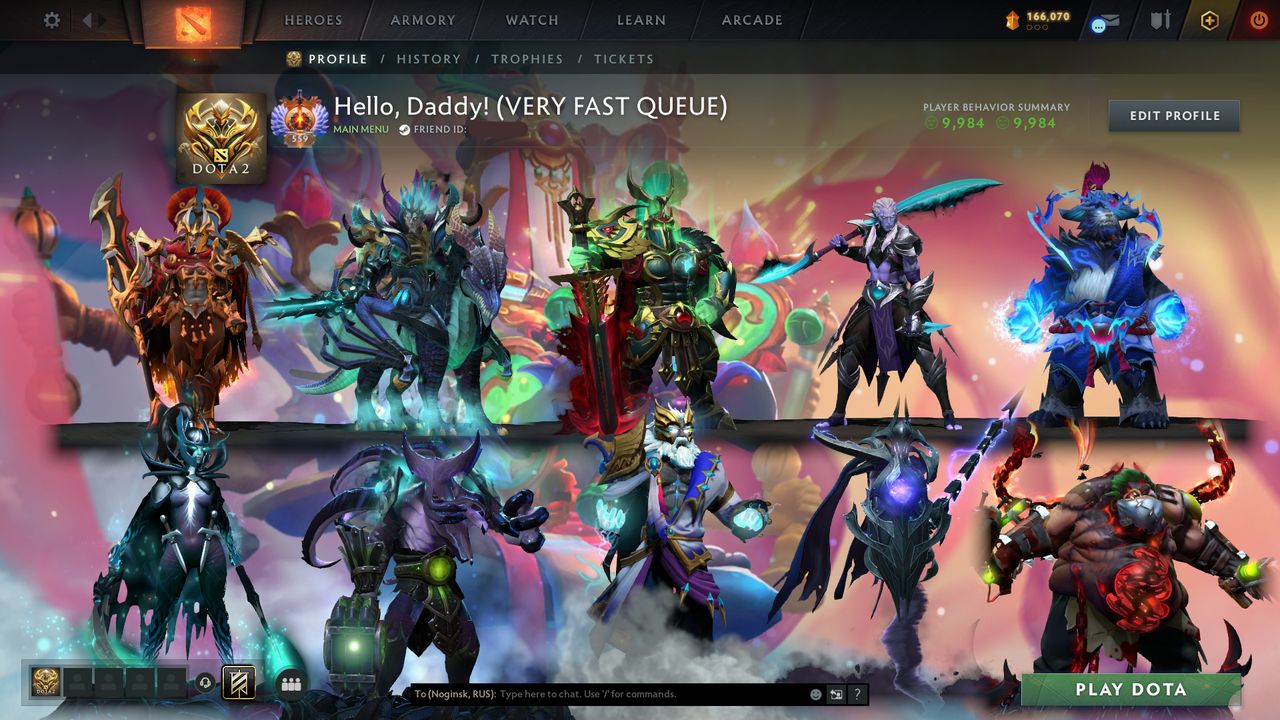1280x720 pixels.
Task: Click the back navigation arrow near the gear
Action: point(89,19)
